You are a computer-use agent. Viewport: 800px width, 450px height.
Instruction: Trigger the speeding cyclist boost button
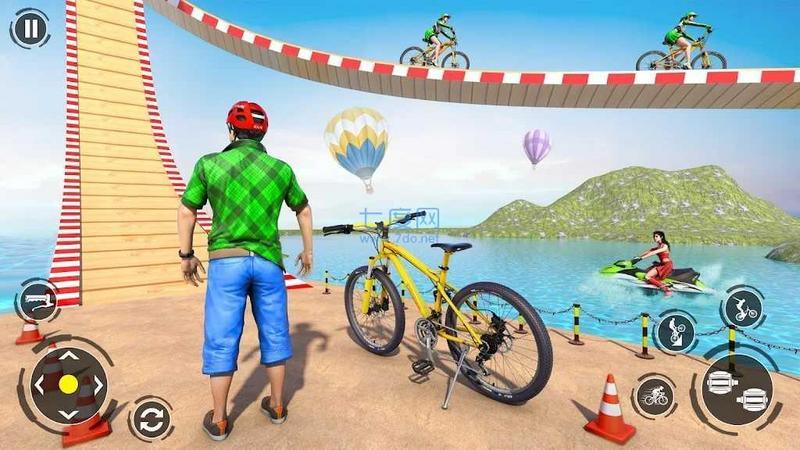click(655, 397)
